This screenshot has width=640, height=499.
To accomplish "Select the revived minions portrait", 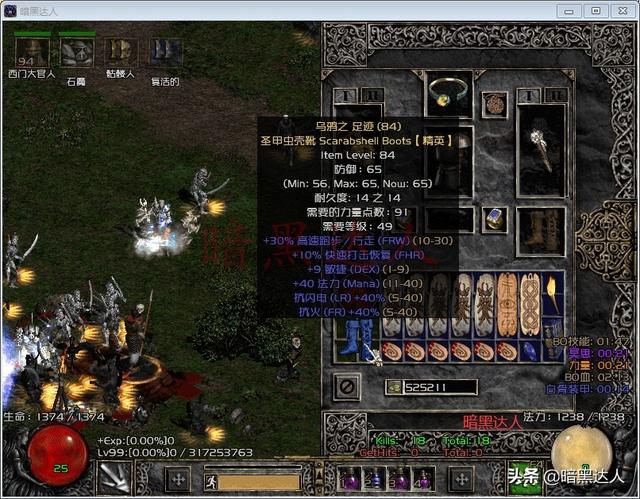I will point(165,50).
